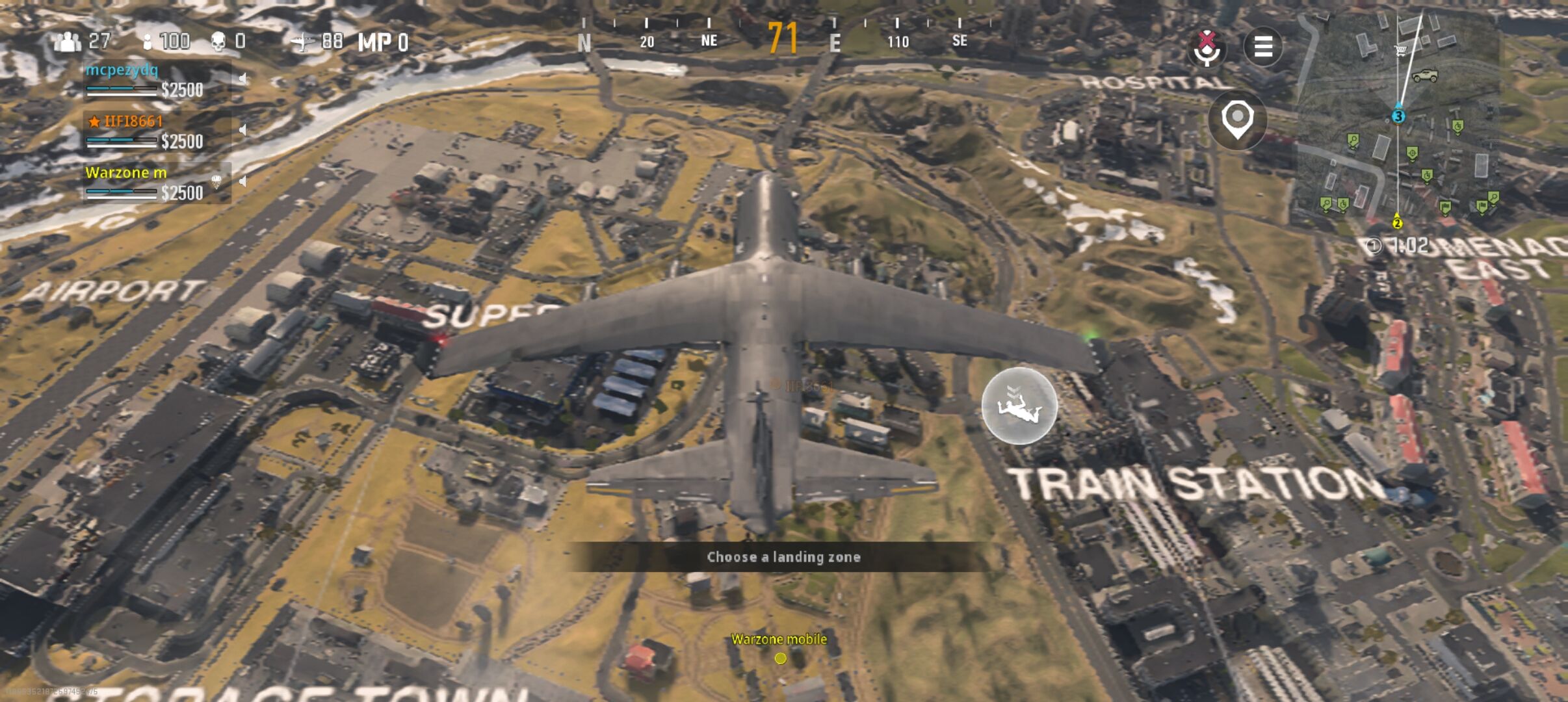
Task: Mute squad leader IIFI8661's speaker icon
Action: (x=242, y=130)
